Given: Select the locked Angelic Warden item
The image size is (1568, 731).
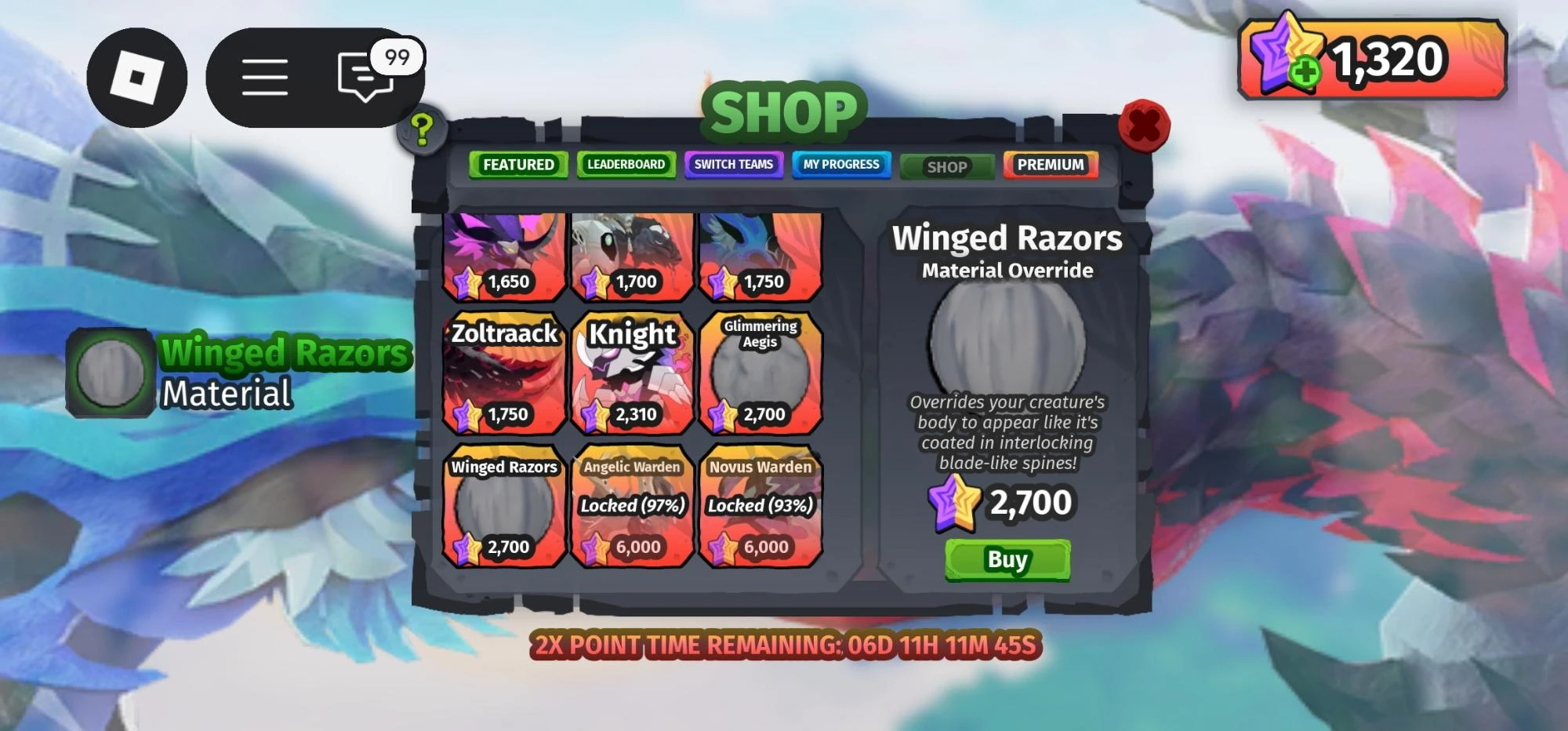Looking at the screenshot, I should (631, 506).
